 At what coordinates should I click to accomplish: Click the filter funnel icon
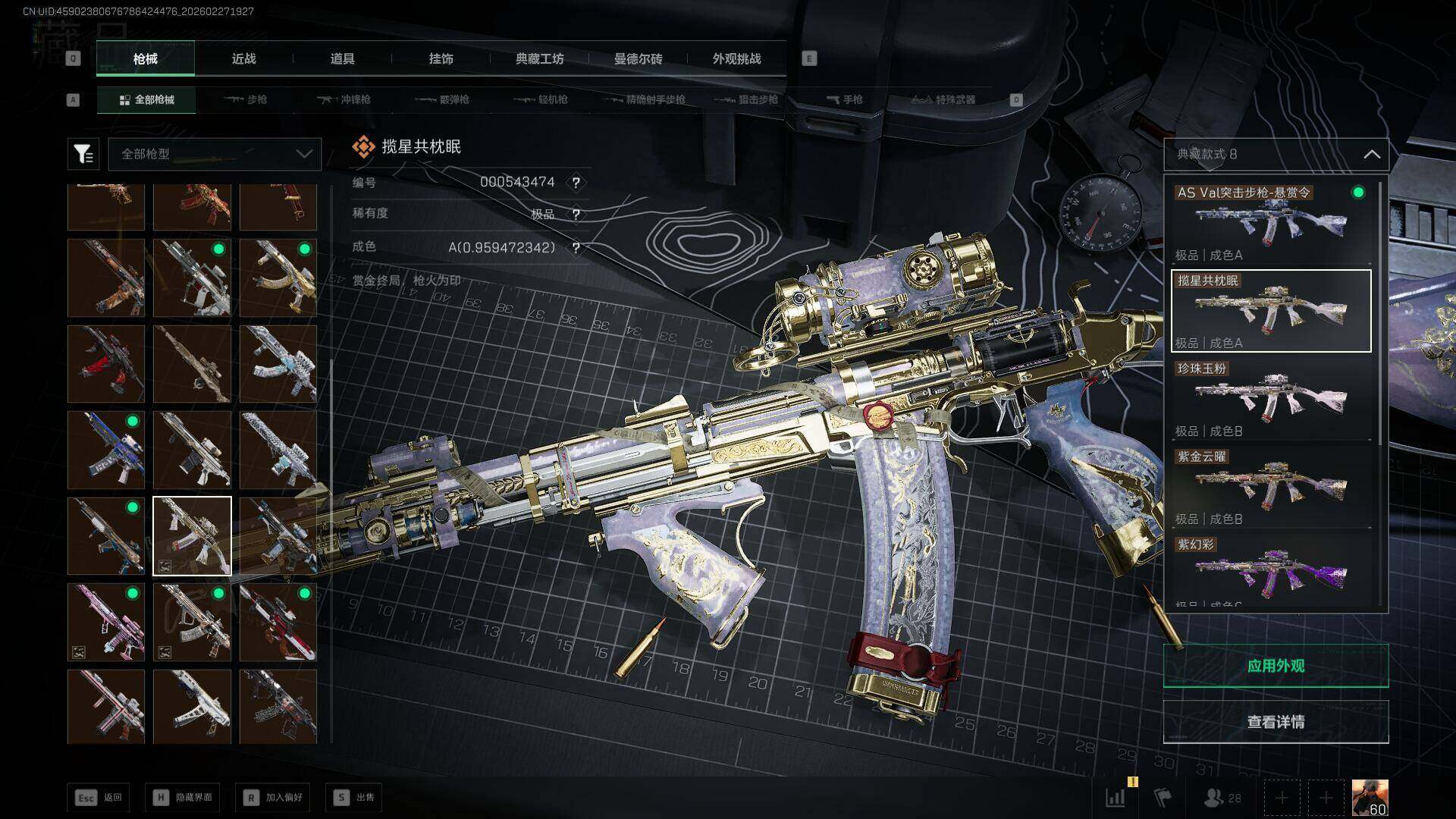tap(83, 154)
